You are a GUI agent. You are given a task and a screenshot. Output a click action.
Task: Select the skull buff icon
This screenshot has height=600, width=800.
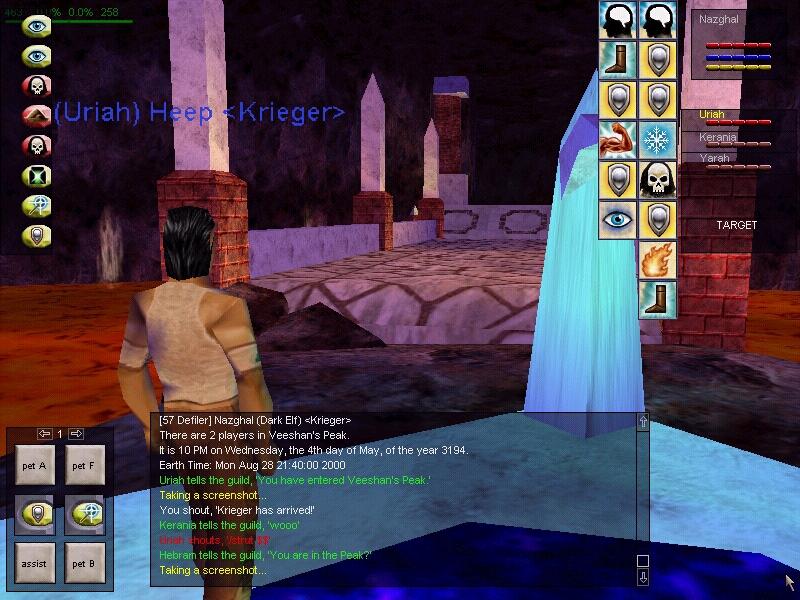click(657, 180)
